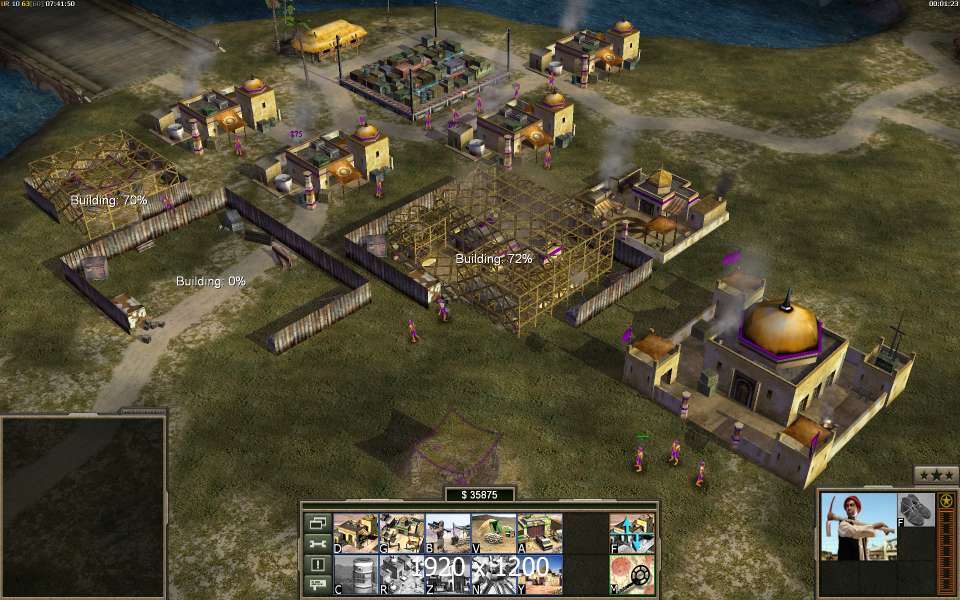Pick the launcher site icon labeled B
This screenshot has height=600, width=960.
[447, 533]
